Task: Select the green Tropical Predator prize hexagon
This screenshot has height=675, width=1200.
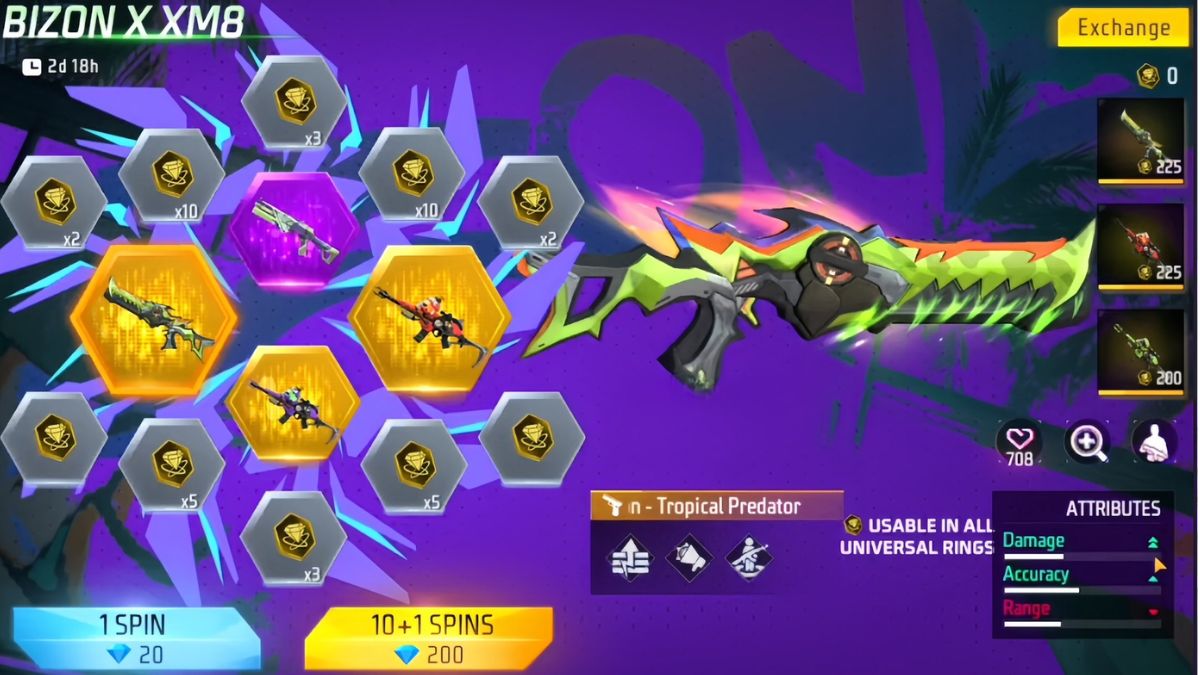Action: pos(155,320)
